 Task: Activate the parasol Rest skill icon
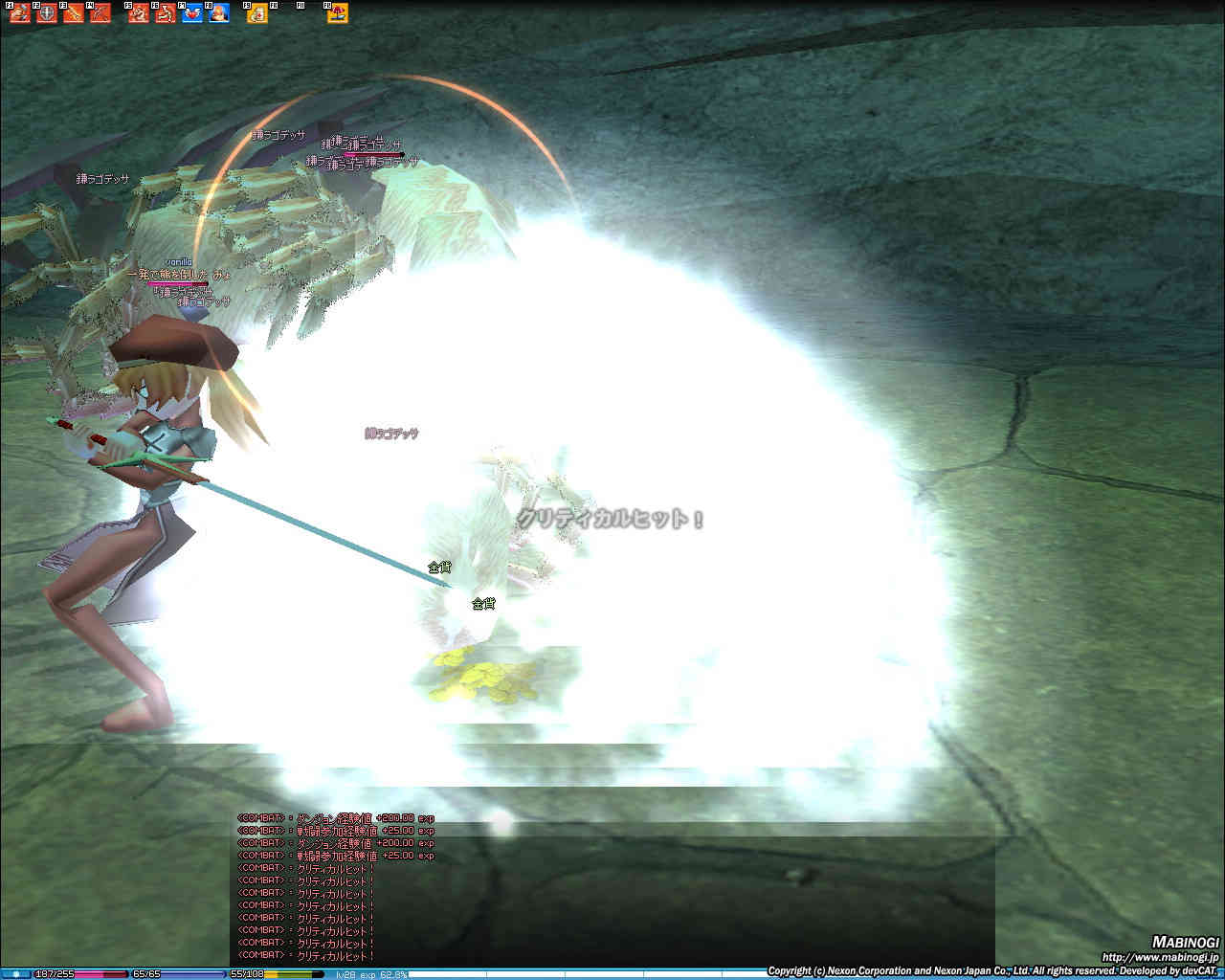[x=338, y=13]
